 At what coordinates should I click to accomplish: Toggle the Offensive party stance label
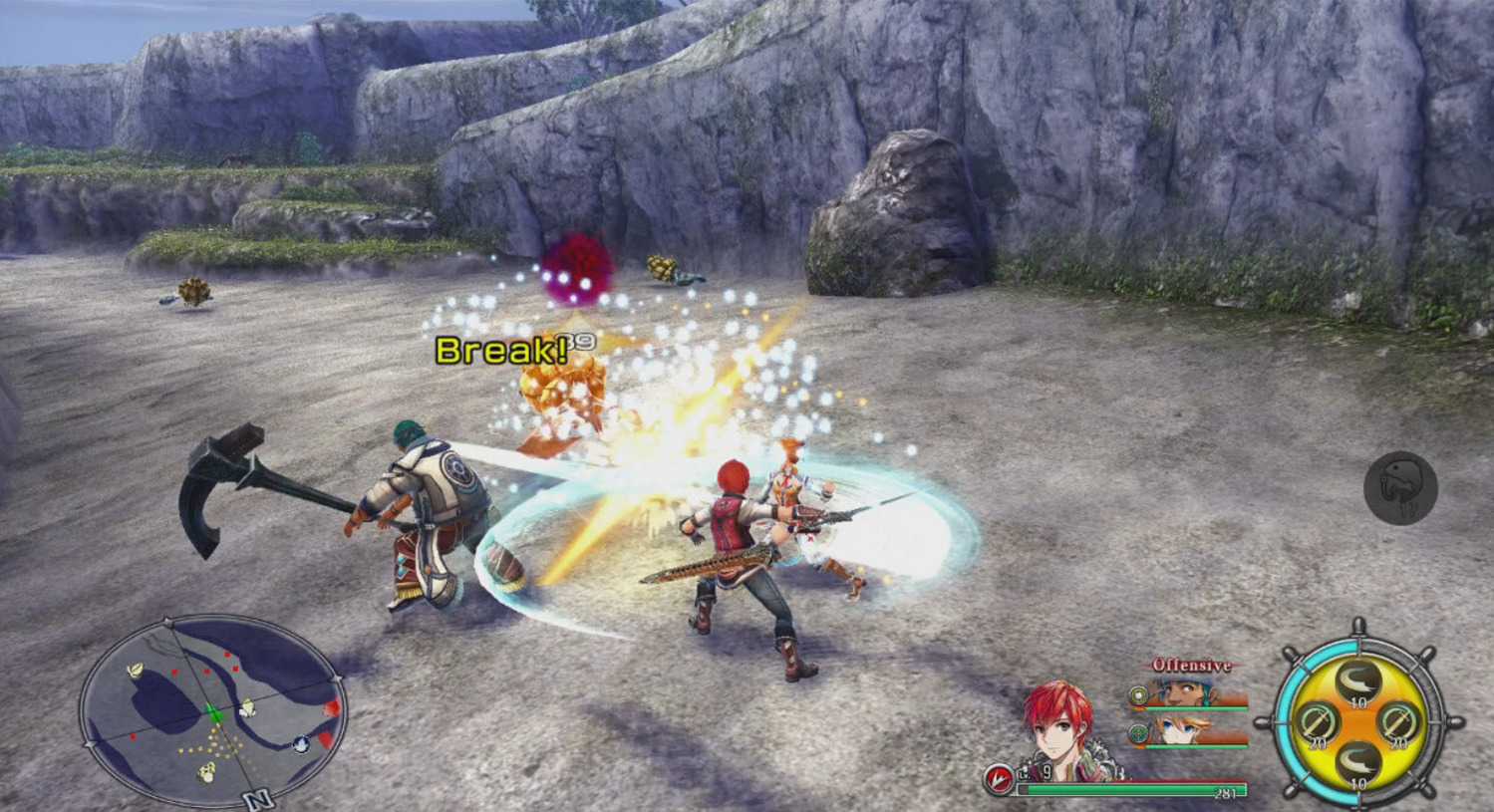click(x=1191, y=665)
